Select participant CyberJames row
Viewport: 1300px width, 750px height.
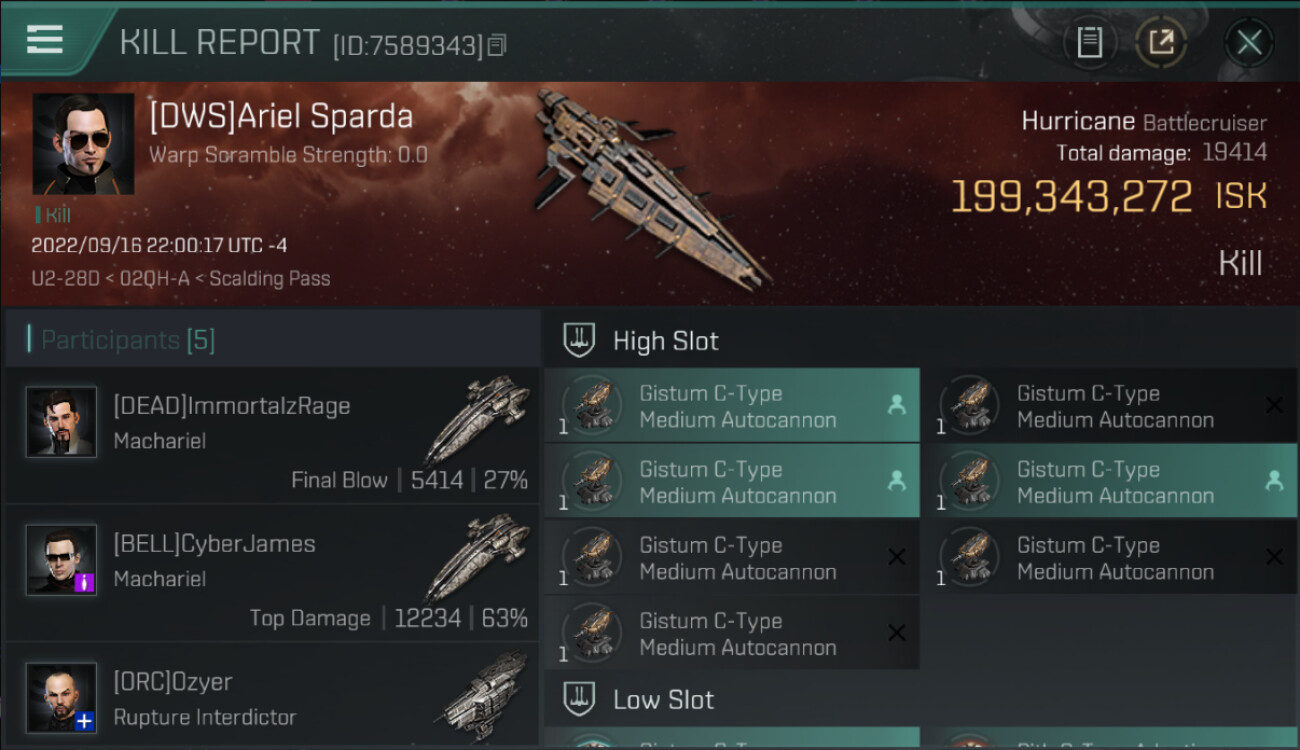coord(272,573)
